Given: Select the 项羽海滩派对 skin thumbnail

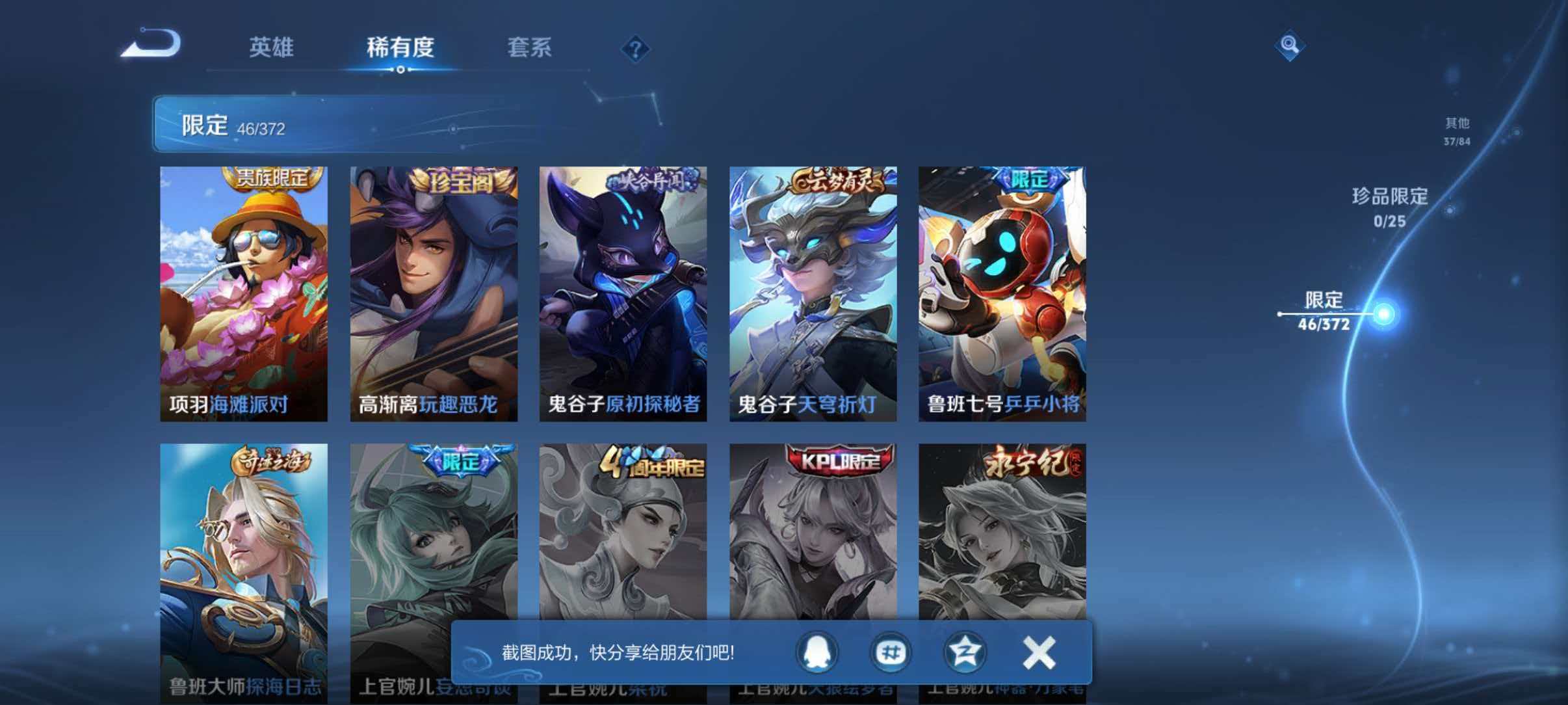Looking at the screenshot, I should pos(242,293).
